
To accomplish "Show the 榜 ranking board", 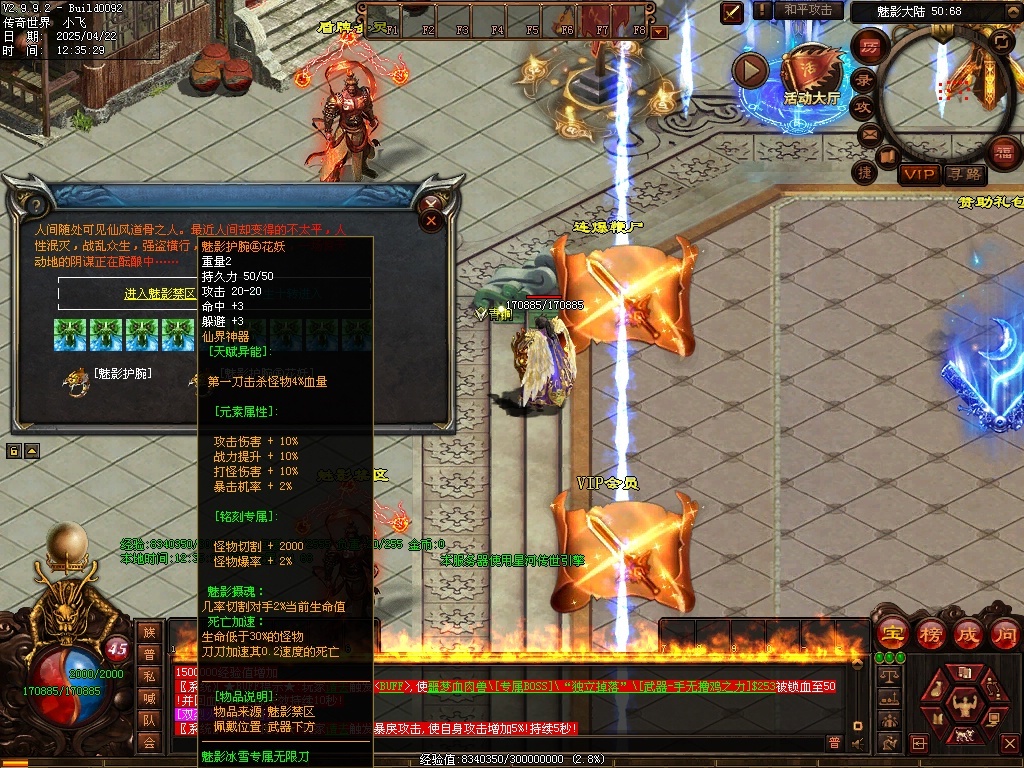I will (x=930, y=633).
